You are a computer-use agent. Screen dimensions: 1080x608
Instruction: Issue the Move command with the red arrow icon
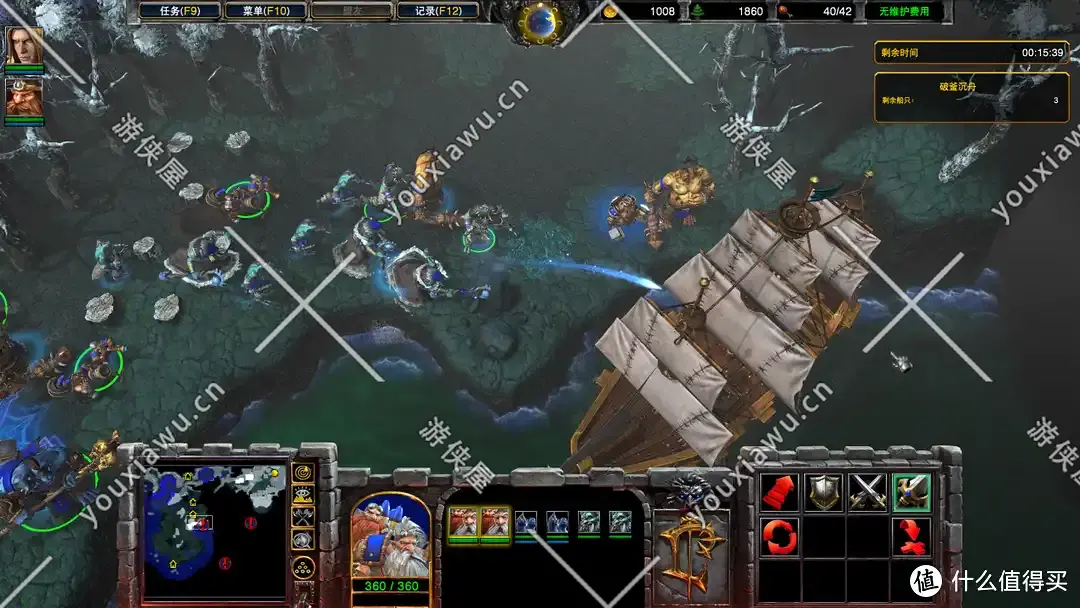(x=780, y=492)
